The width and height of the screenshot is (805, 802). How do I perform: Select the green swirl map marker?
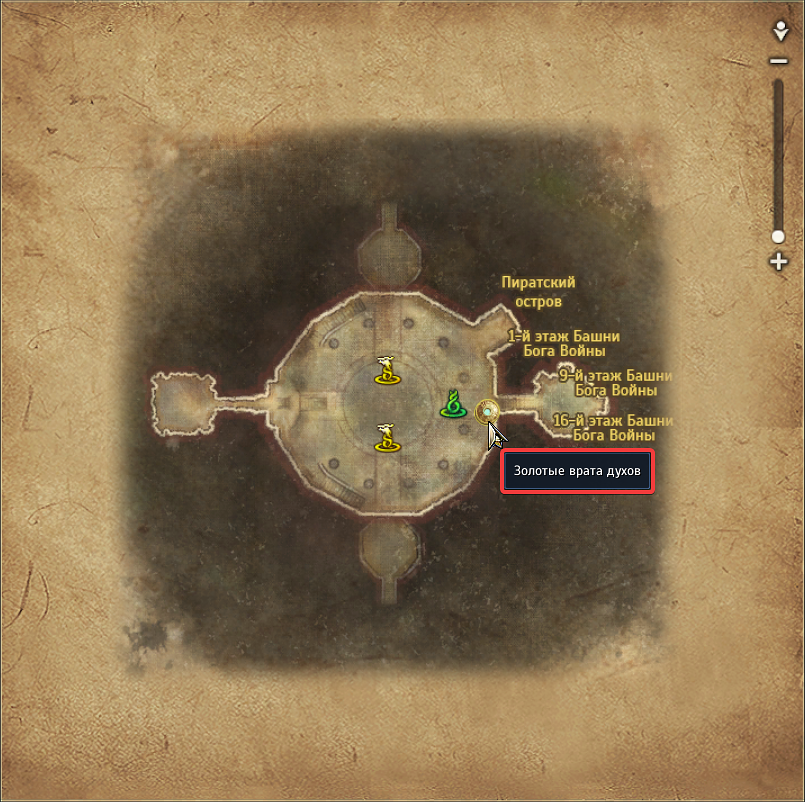coord(454,404)
